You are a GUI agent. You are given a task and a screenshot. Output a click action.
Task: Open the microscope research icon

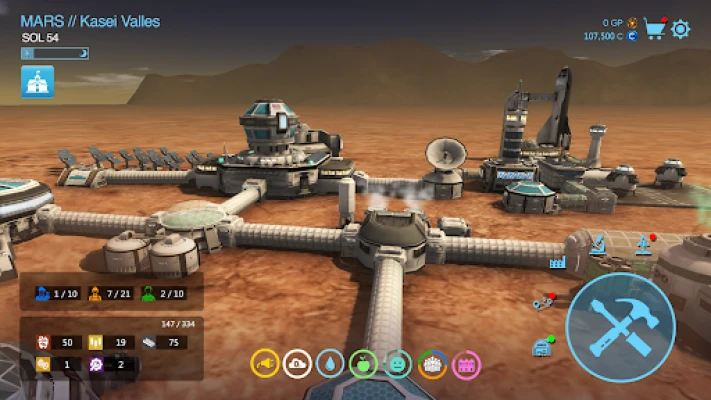pos(597,243)
